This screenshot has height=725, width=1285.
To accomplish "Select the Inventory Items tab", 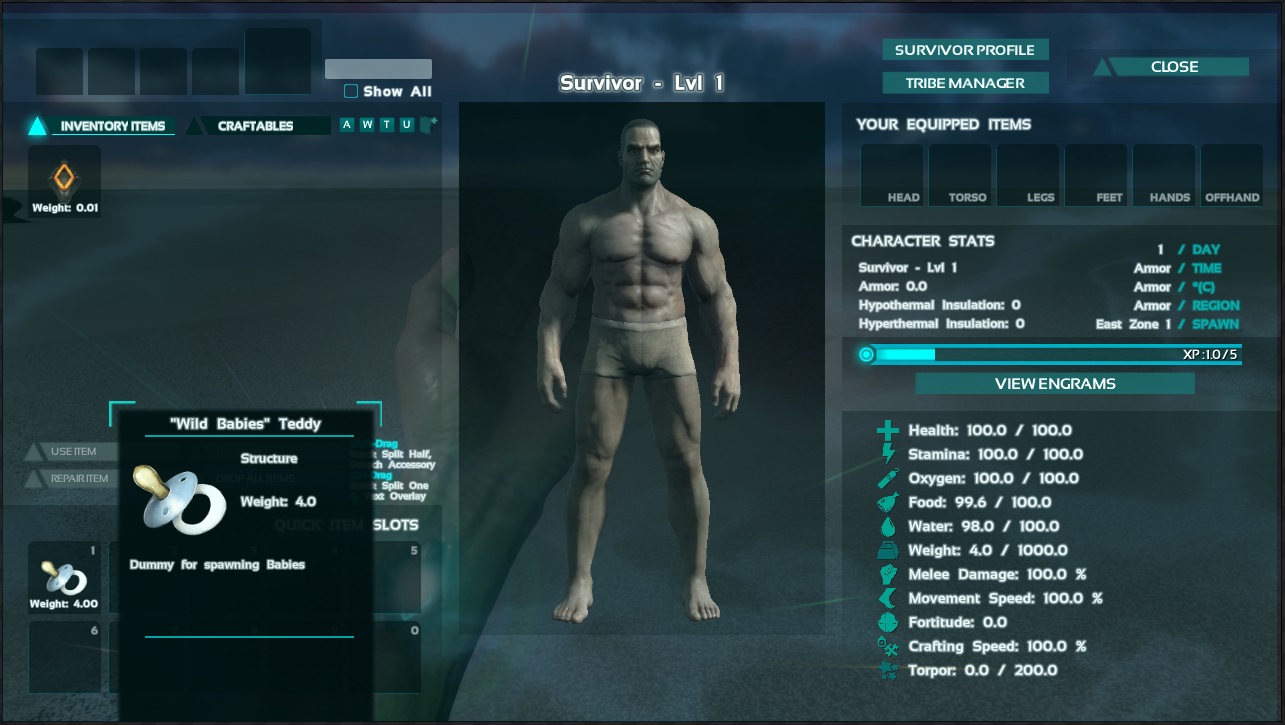I will pos(112,126).
